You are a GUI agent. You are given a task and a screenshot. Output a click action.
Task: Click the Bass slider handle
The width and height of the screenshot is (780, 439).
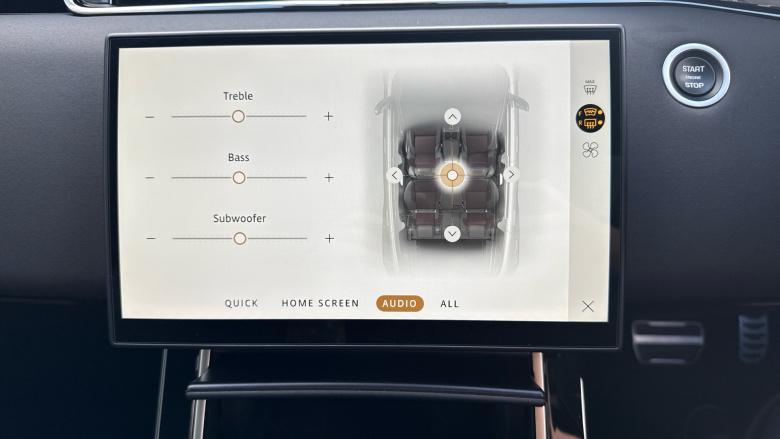click(x=238, y=177)
